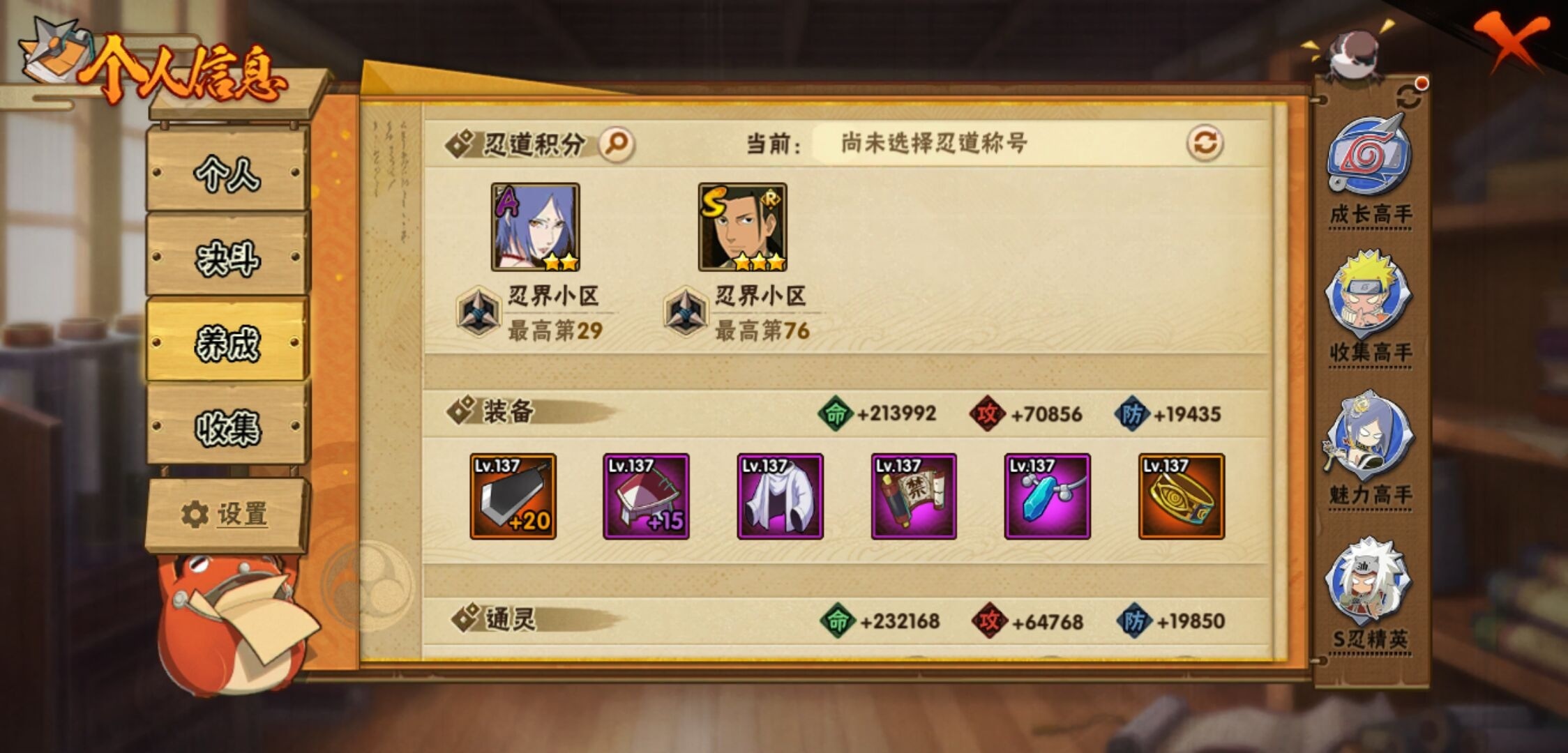The width and height of the screenshot is (1568, 753).
Task: Refresh the 忍道称号 selection
Action: click(x=1205, y=140)
